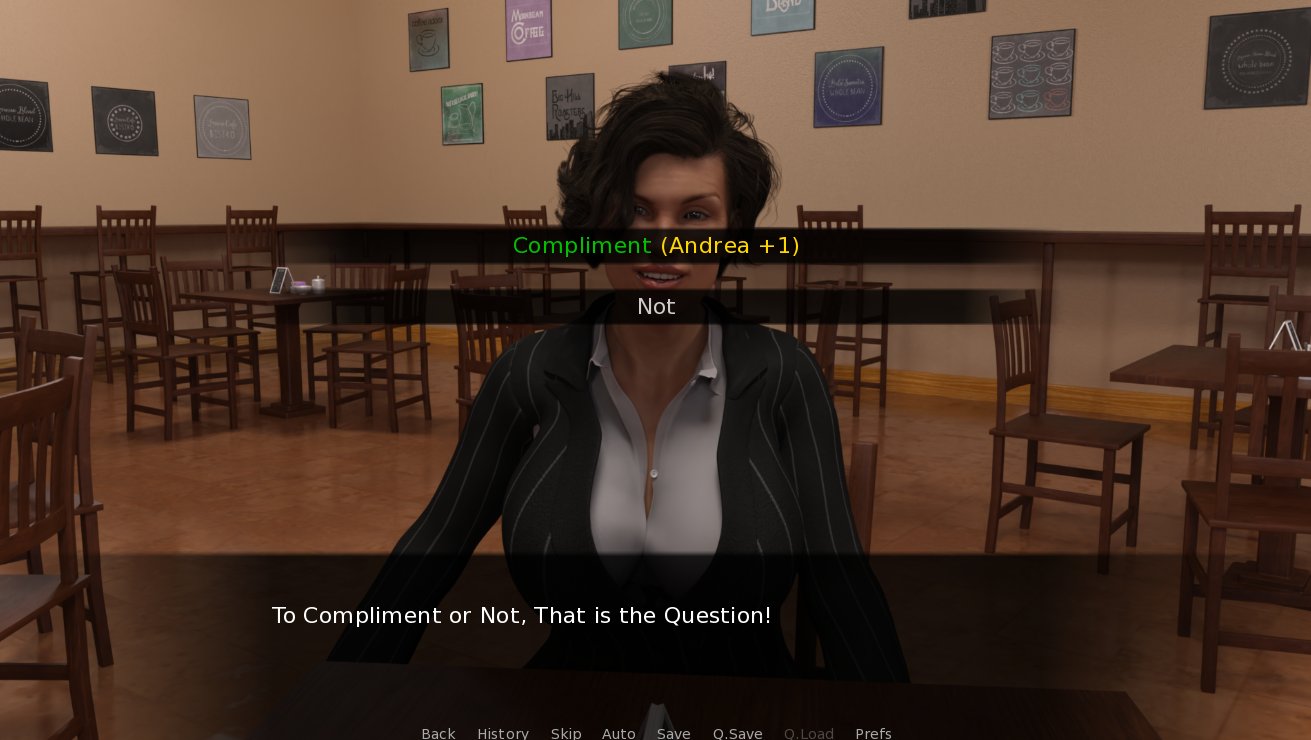Click the purple Morning Coffee wall poster
The width and height of the screenshot is (1311, 740).
click(528, 30)
